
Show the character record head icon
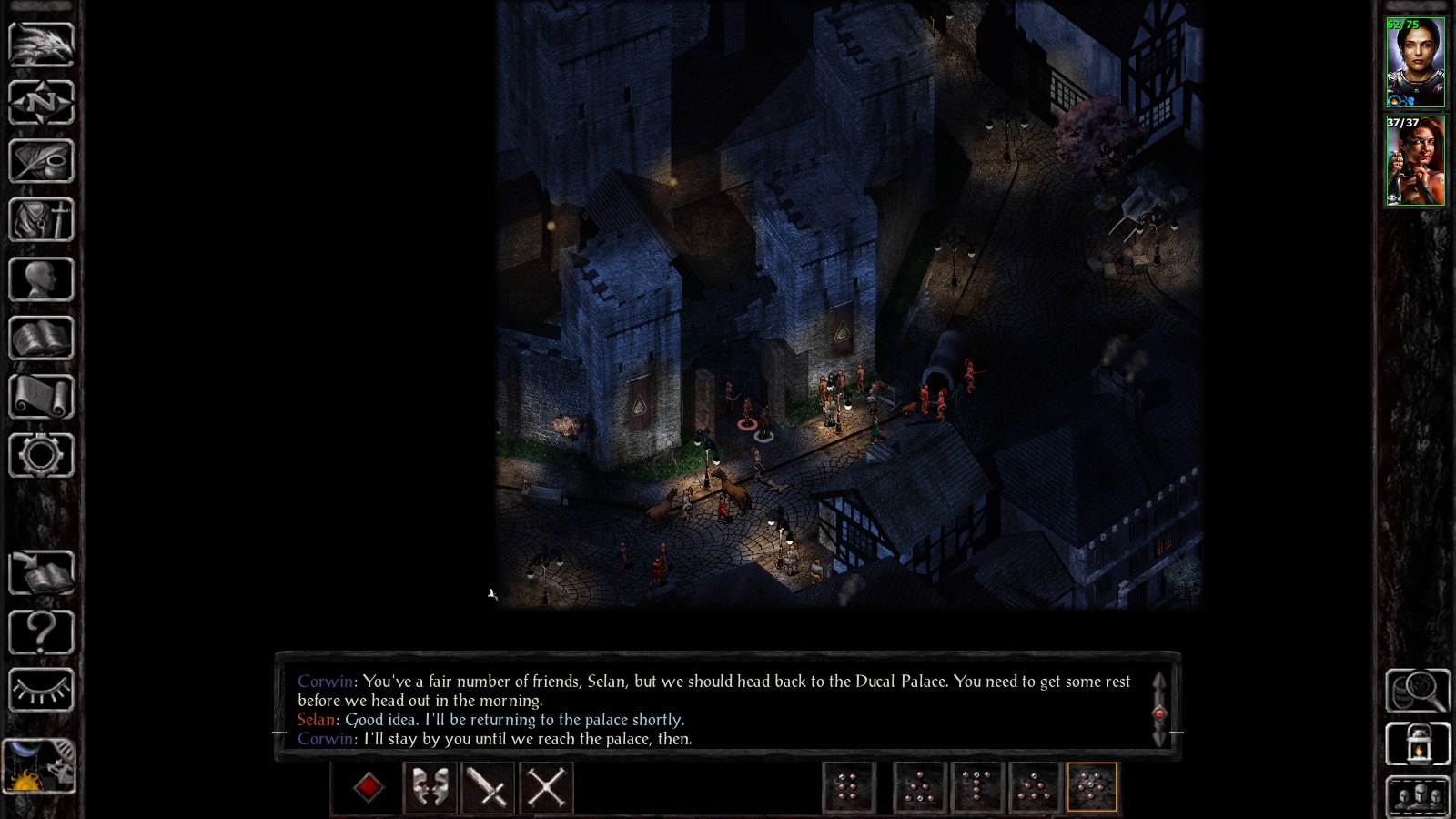pyautogui.click(x=41, y=279)
